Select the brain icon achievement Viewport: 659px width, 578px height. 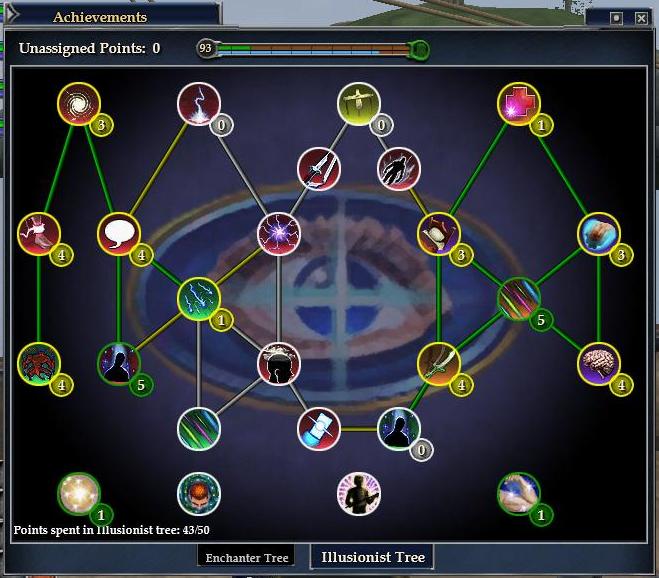(x=600, y=363)
